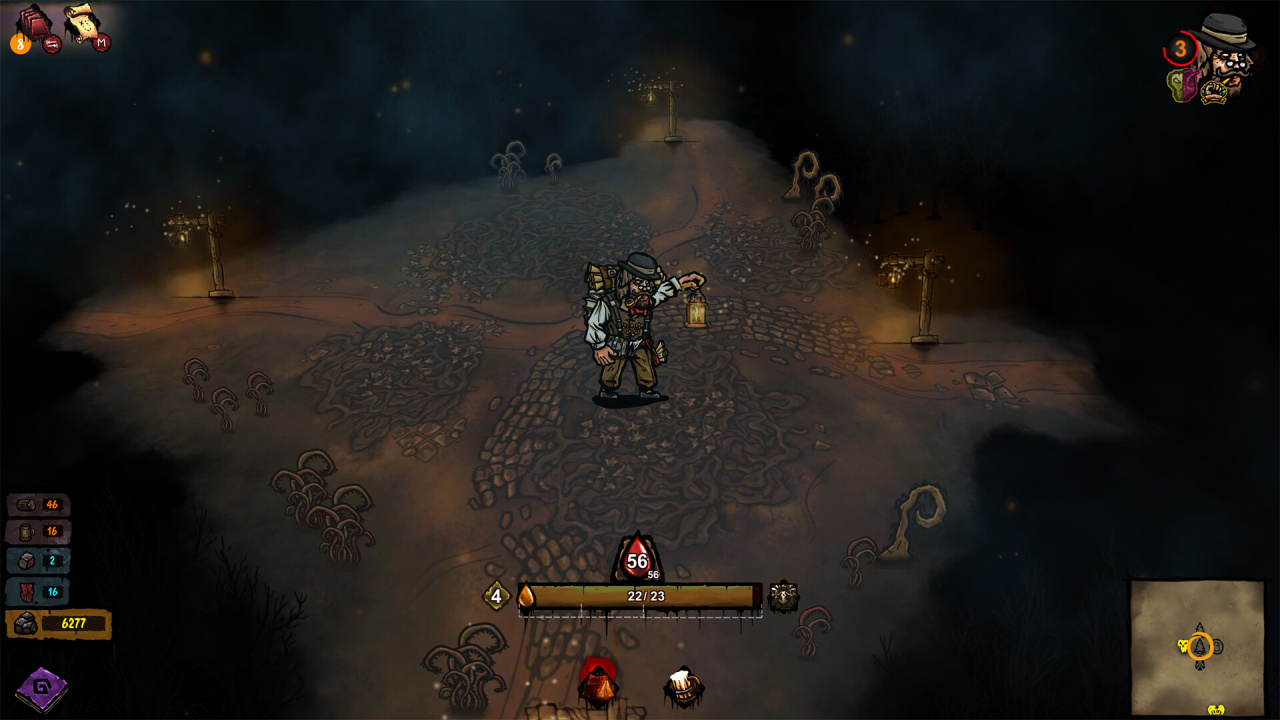The width and height of the screenshot is (1280, 720).
Task: Select the bearded hero portrait
Action: [1229, 50]
